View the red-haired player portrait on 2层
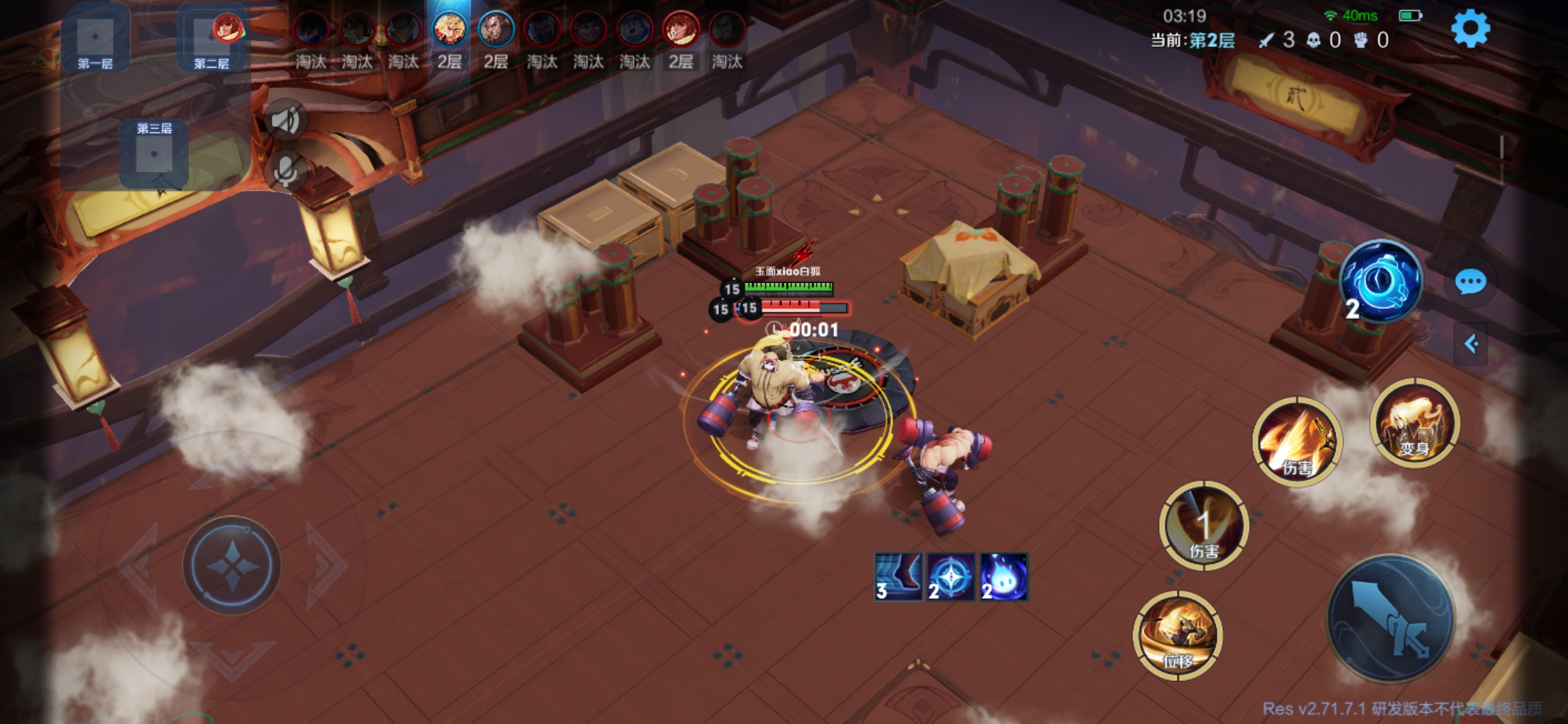 click(x=680, y=29)
